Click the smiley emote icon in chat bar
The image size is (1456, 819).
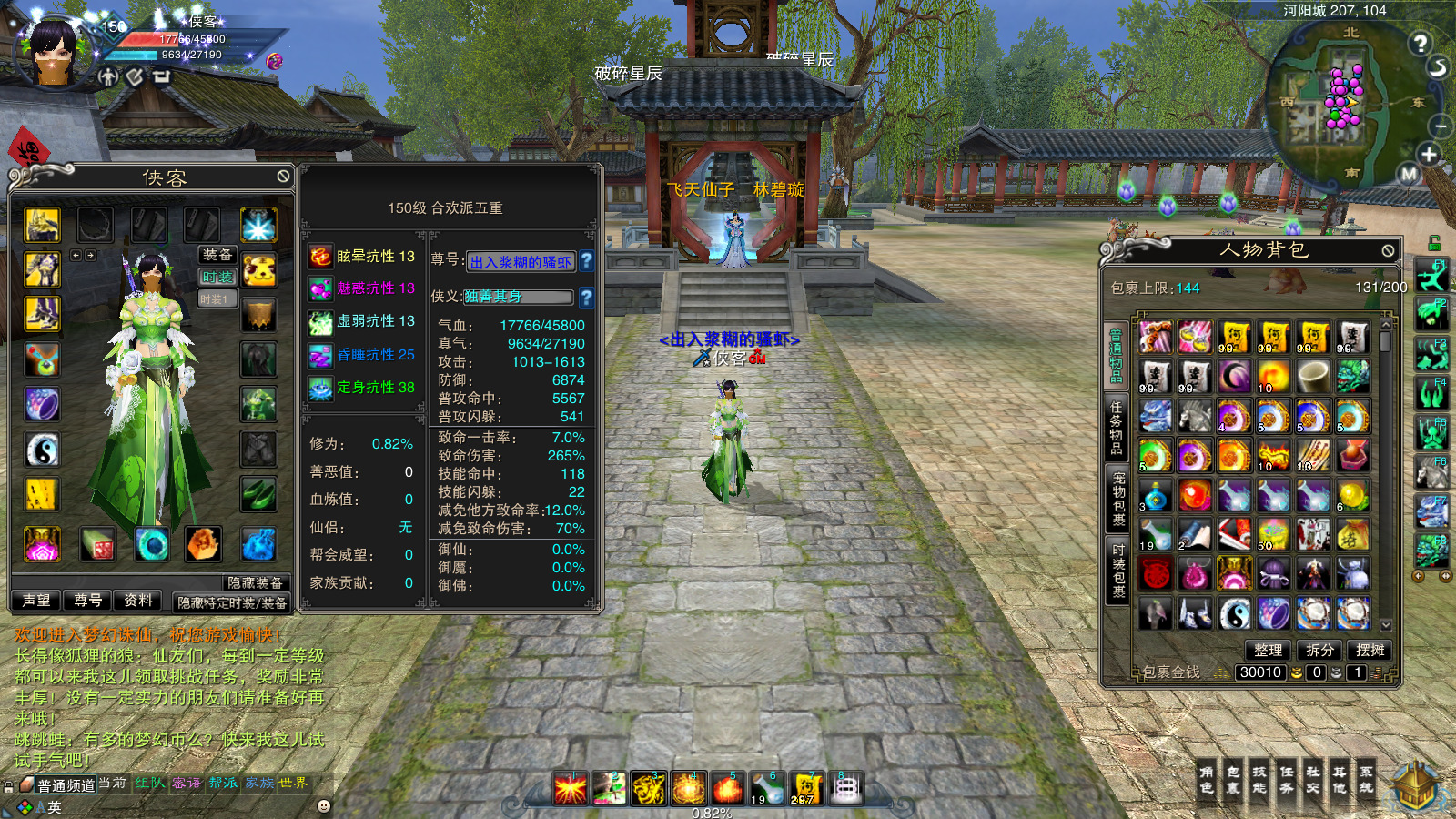tap(323, 806)
